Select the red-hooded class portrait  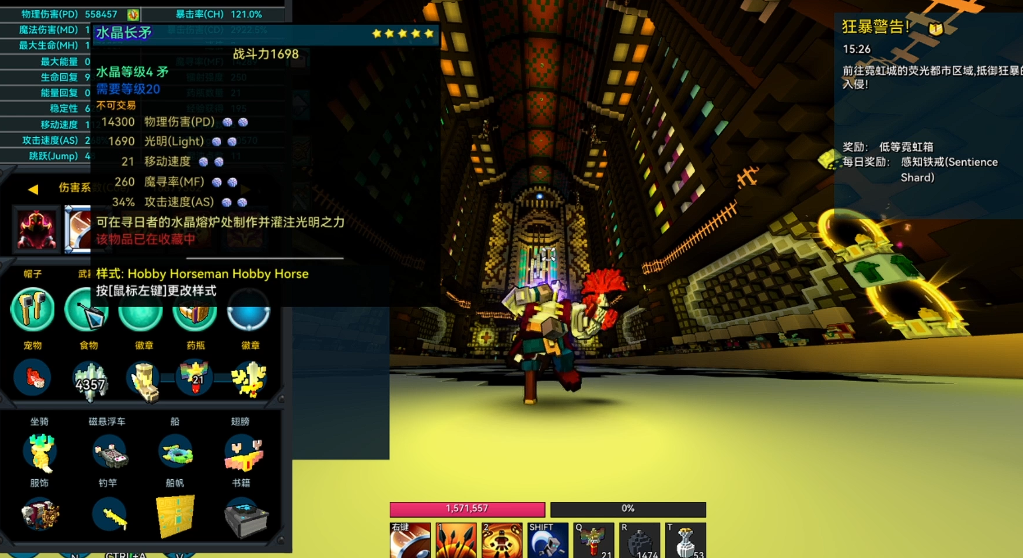(37, 228)
